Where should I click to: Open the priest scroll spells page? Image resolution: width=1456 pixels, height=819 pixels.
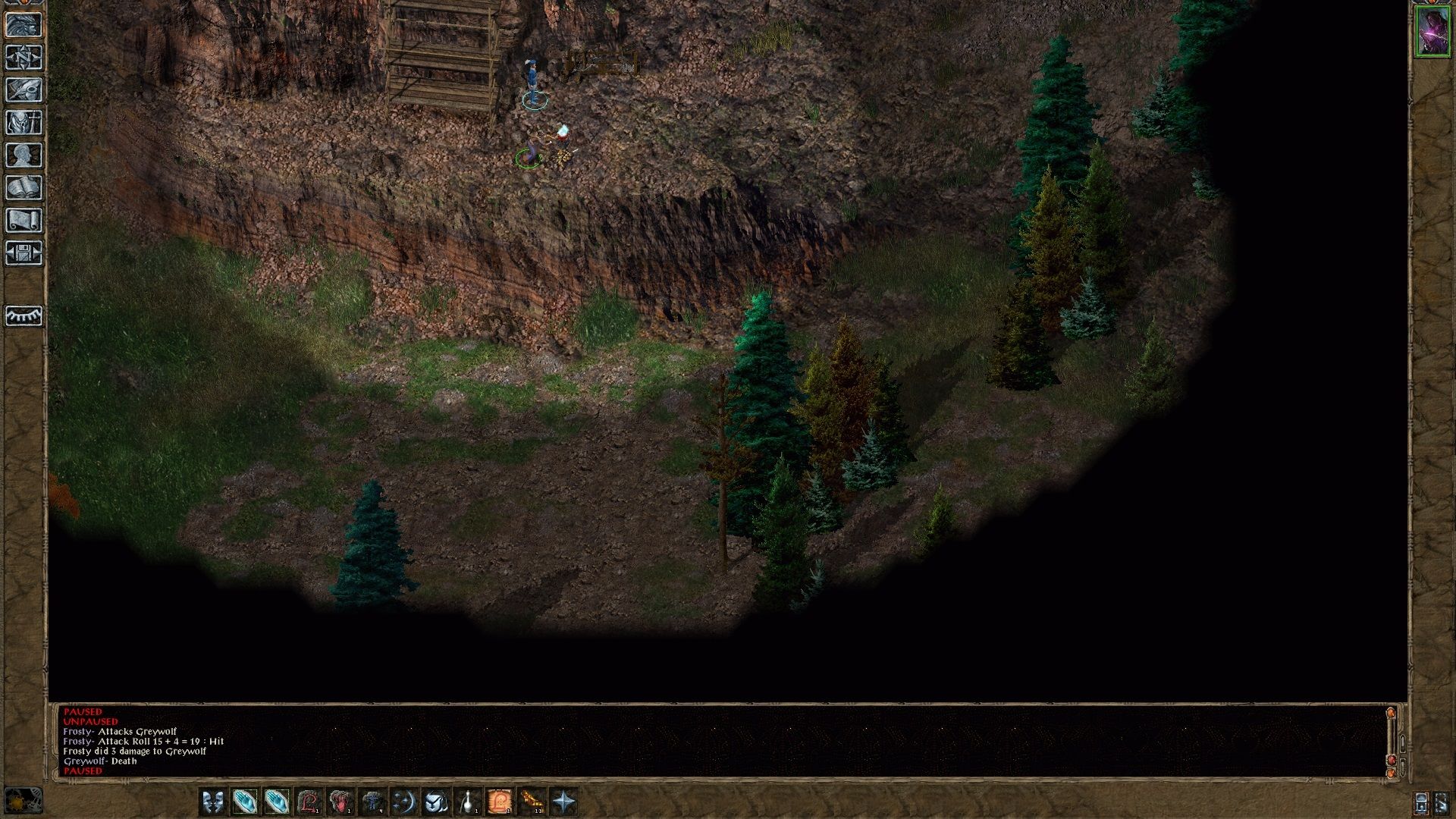tap(24, 220)
